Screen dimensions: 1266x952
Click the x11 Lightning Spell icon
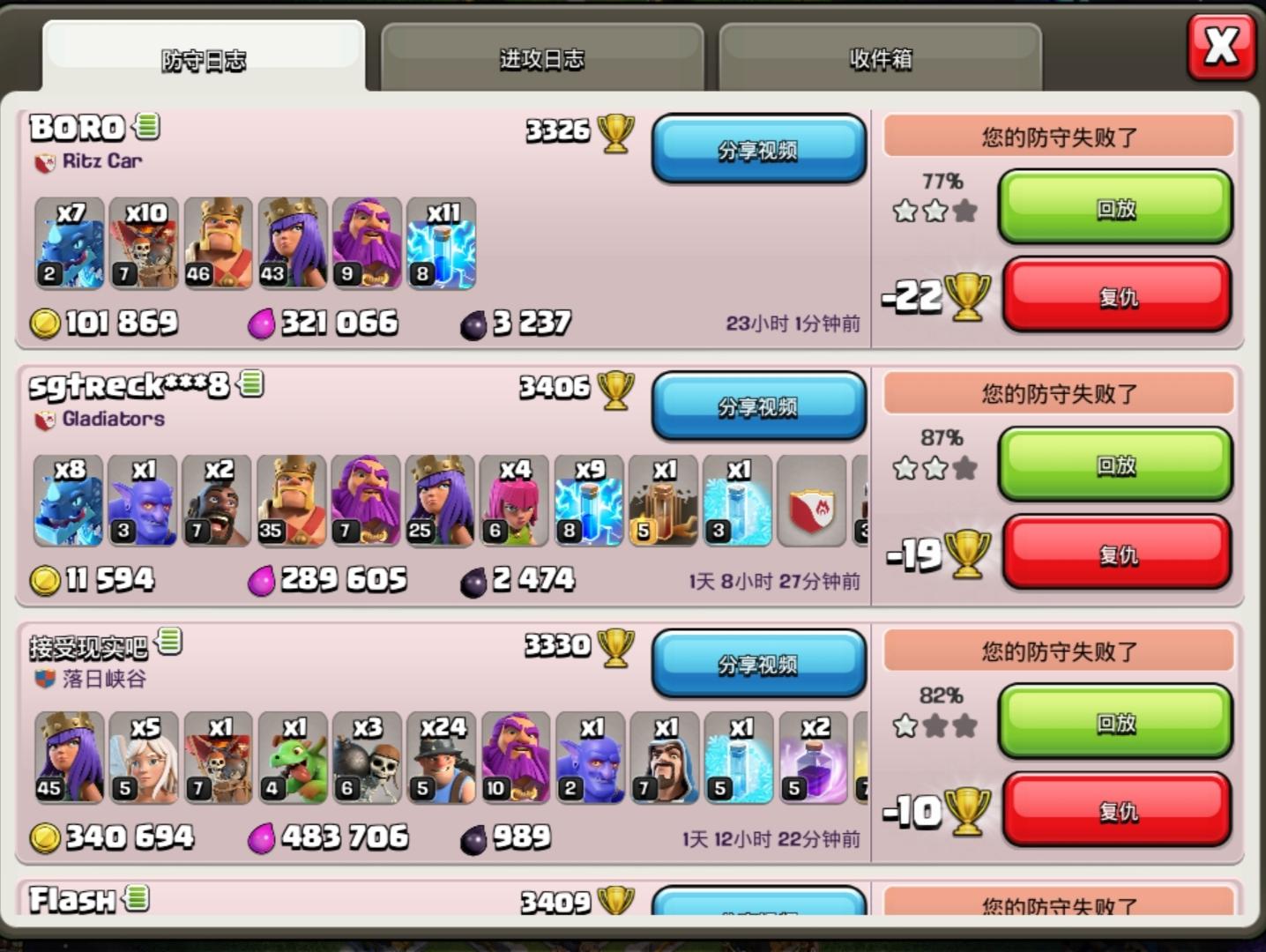(x=441, y=244)
